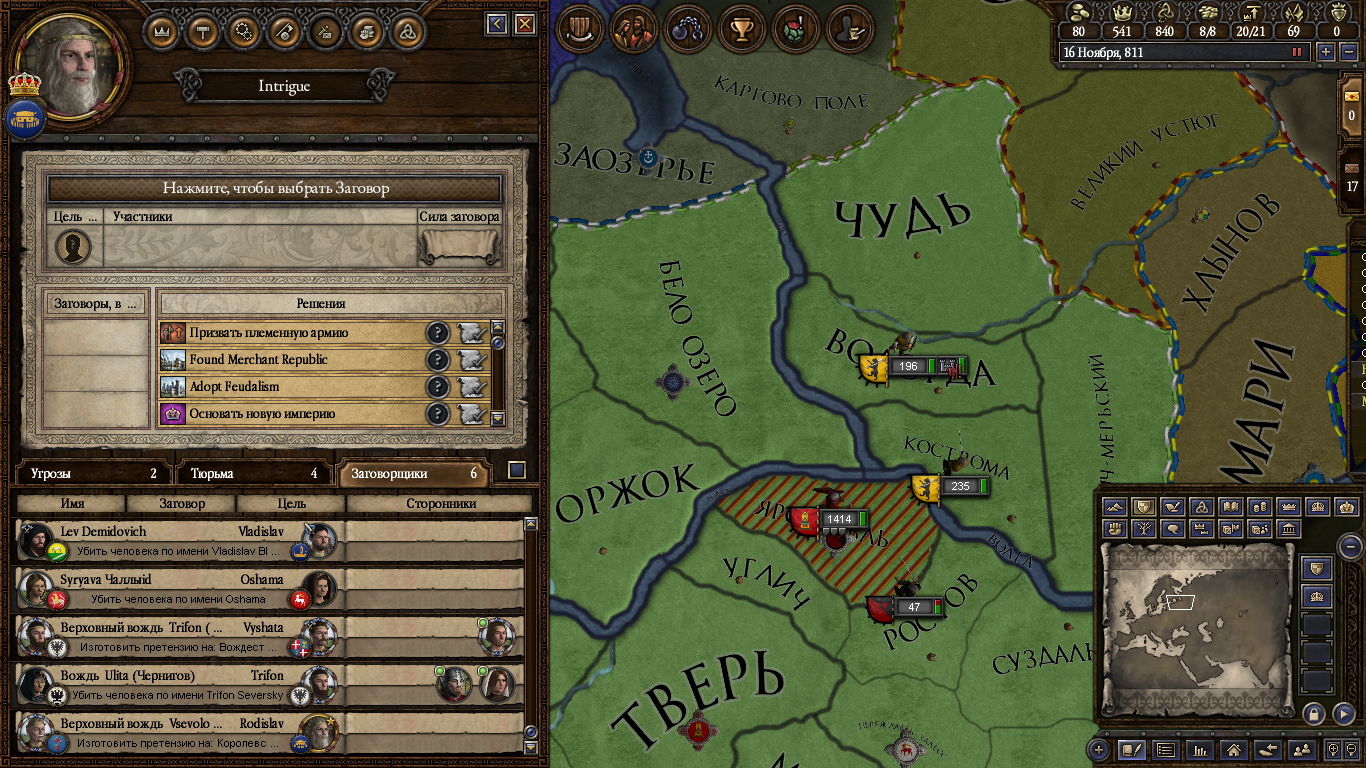Sort the plotter list by Имя column
The height and width of the screenshot is (768, 1366).
pyautogui.click(x=72, y=504)
